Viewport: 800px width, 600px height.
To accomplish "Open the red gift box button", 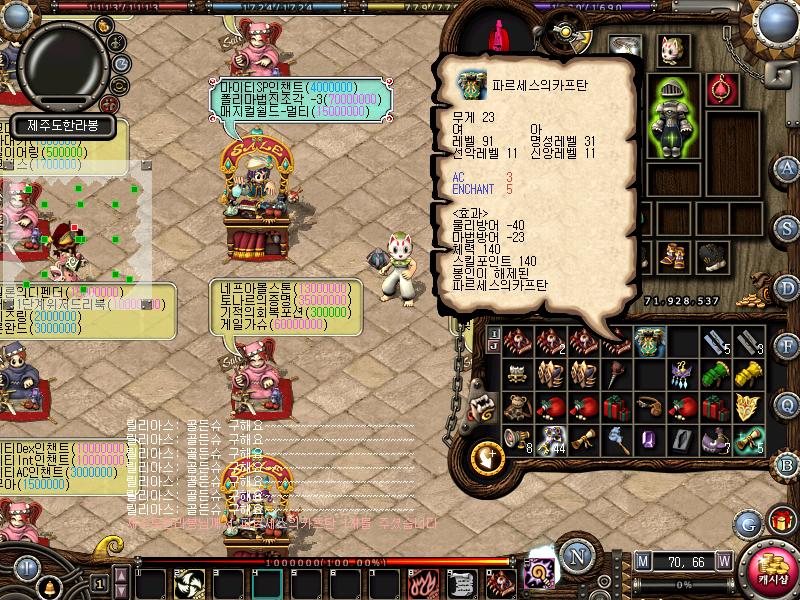I will tap(780, 521).
